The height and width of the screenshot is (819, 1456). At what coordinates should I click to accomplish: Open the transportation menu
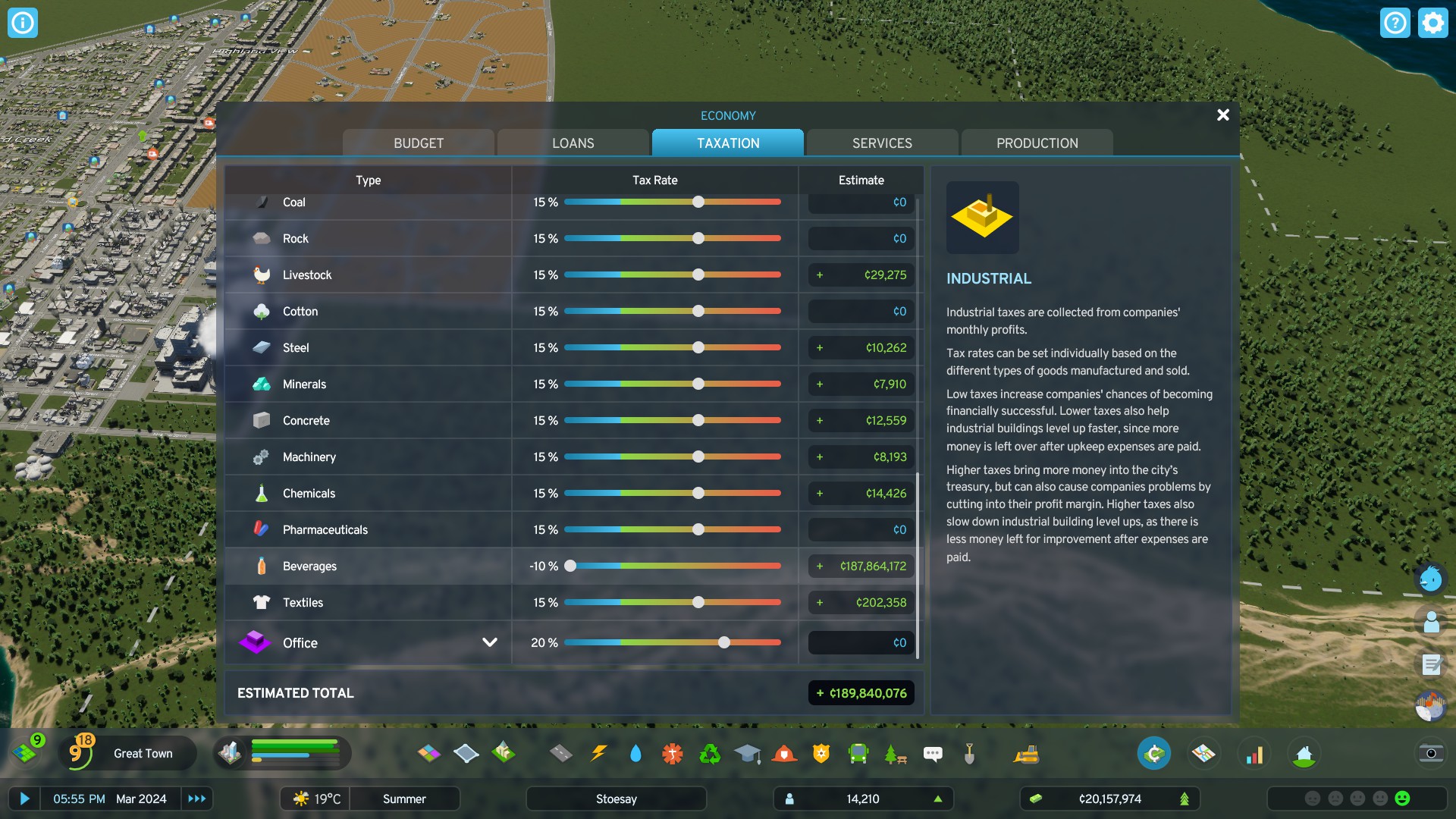[x=858, y=753]
